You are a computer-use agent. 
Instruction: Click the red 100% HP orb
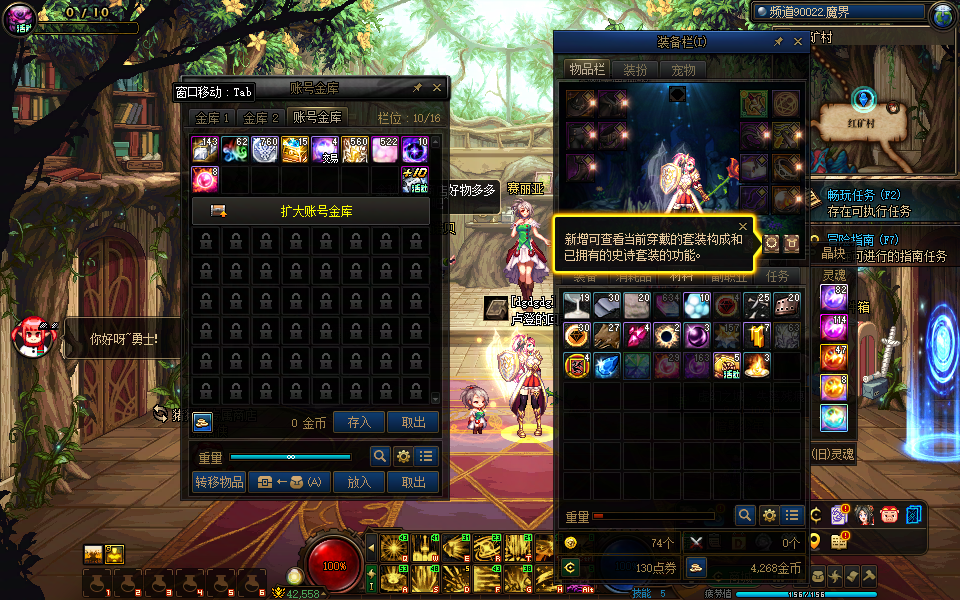pos(334,565)
